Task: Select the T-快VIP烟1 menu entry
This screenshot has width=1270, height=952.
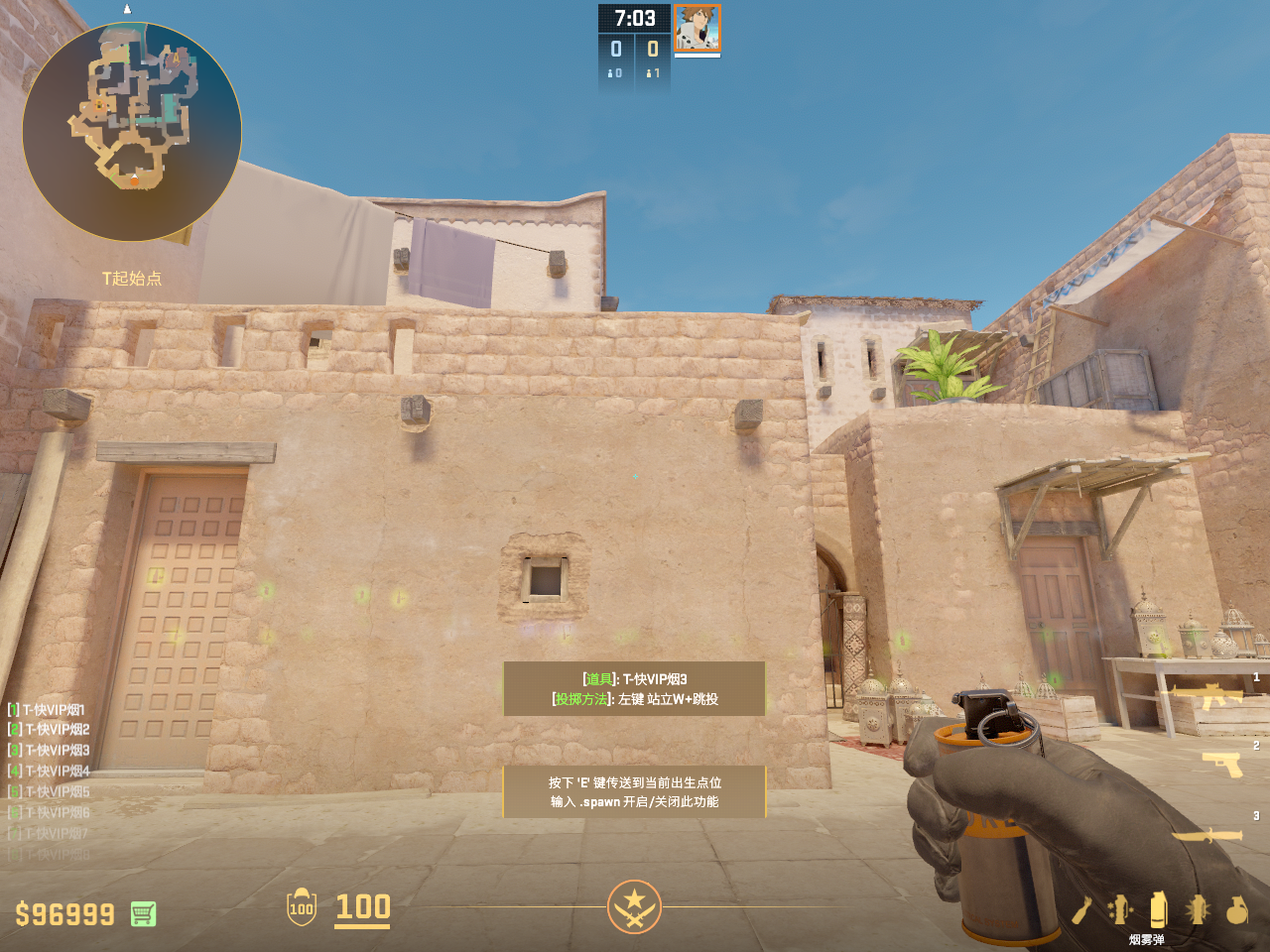Action: pyautogui.click(x=53, y=709)
